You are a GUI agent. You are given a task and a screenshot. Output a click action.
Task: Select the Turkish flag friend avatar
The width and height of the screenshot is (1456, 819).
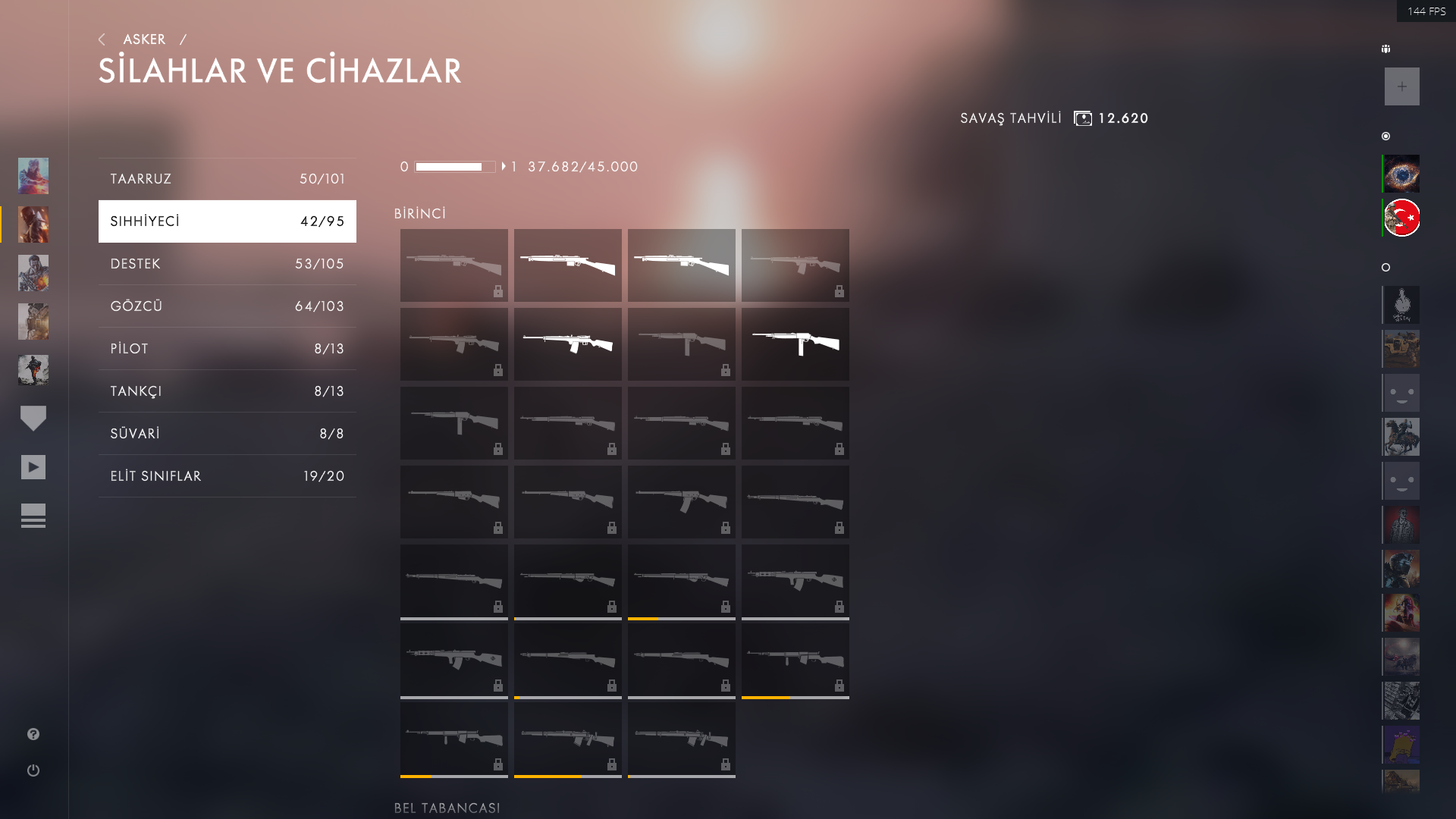click(1401, 218)
